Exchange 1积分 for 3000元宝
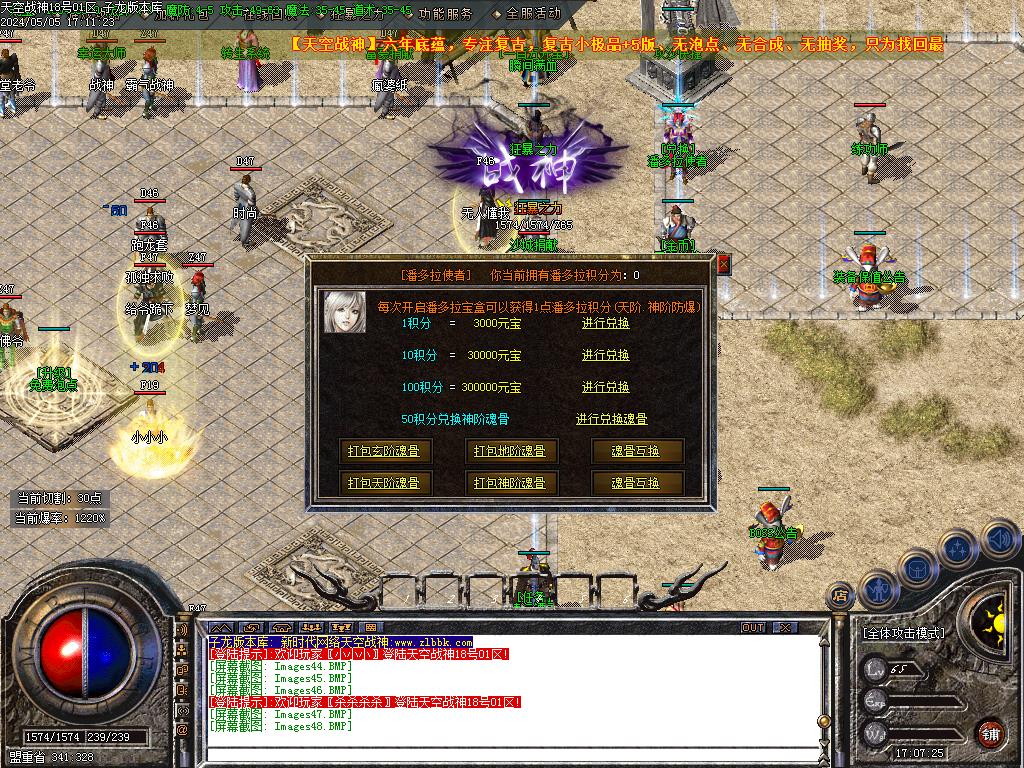The height and width of the screenshot is (768, 1024). coord(605,323)
